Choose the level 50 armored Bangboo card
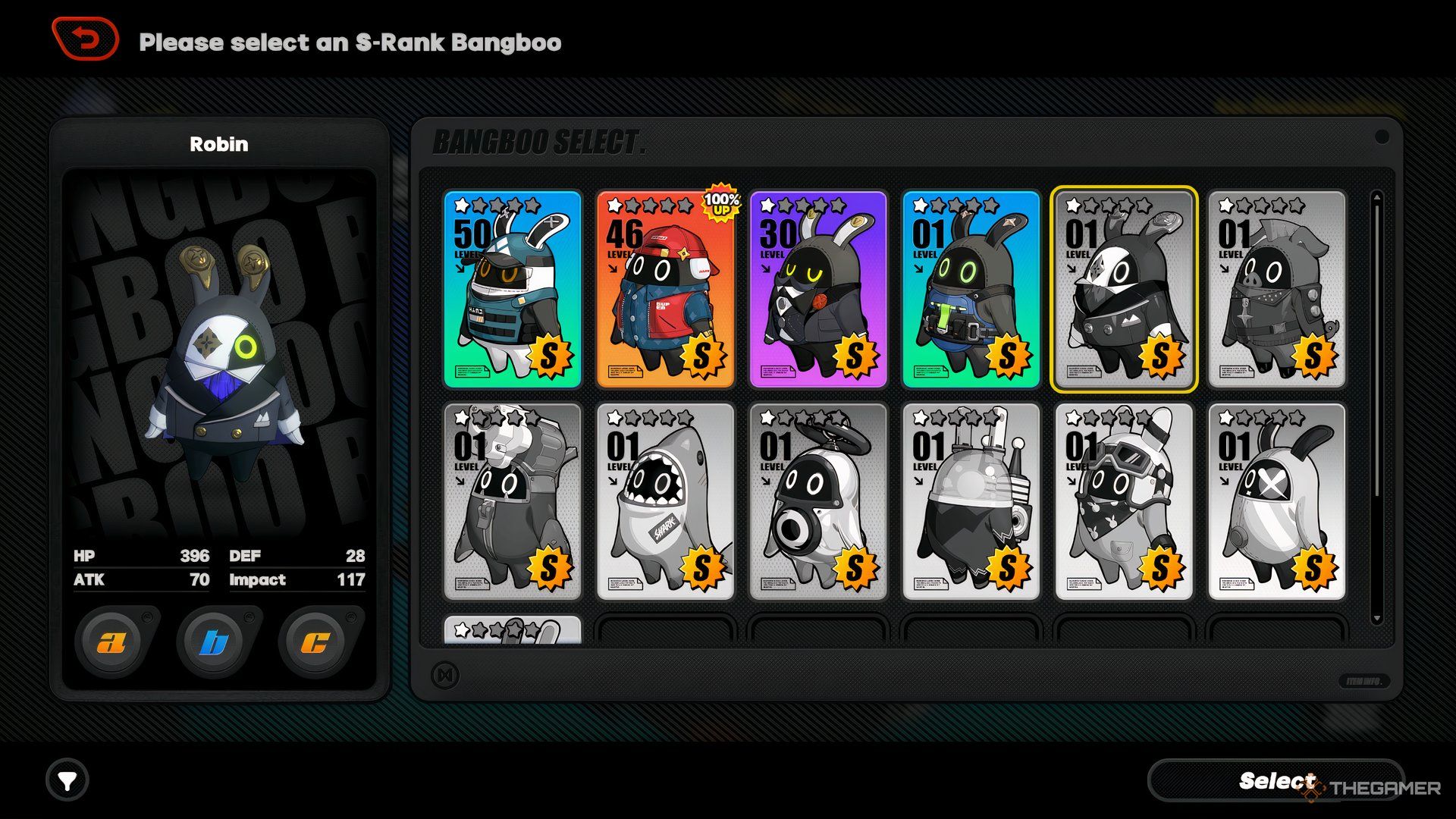Viewport: 1456px width, 819px height. 513,289
